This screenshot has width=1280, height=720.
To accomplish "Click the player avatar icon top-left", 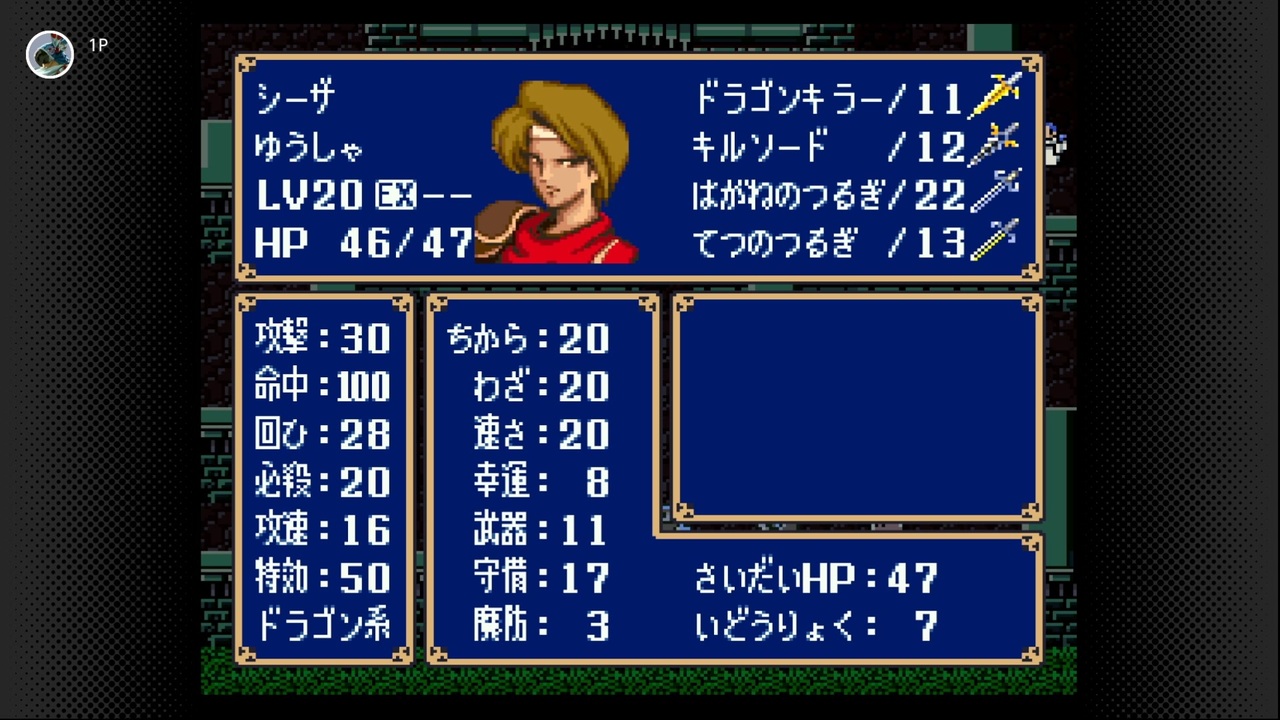I will point(50,54).
